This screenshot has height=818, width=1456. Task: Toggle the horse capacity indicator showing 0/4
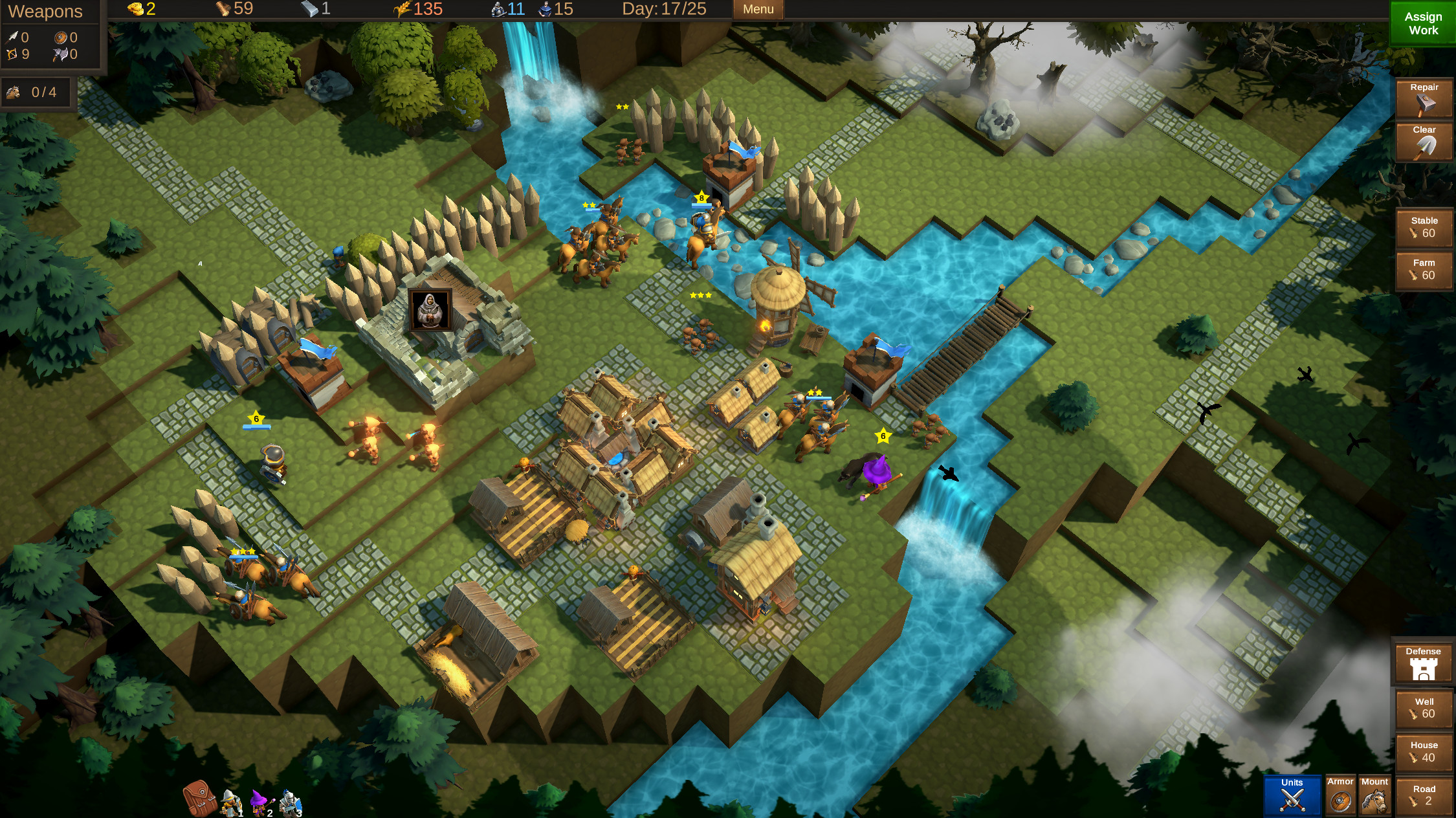click(x=36, y=92)
